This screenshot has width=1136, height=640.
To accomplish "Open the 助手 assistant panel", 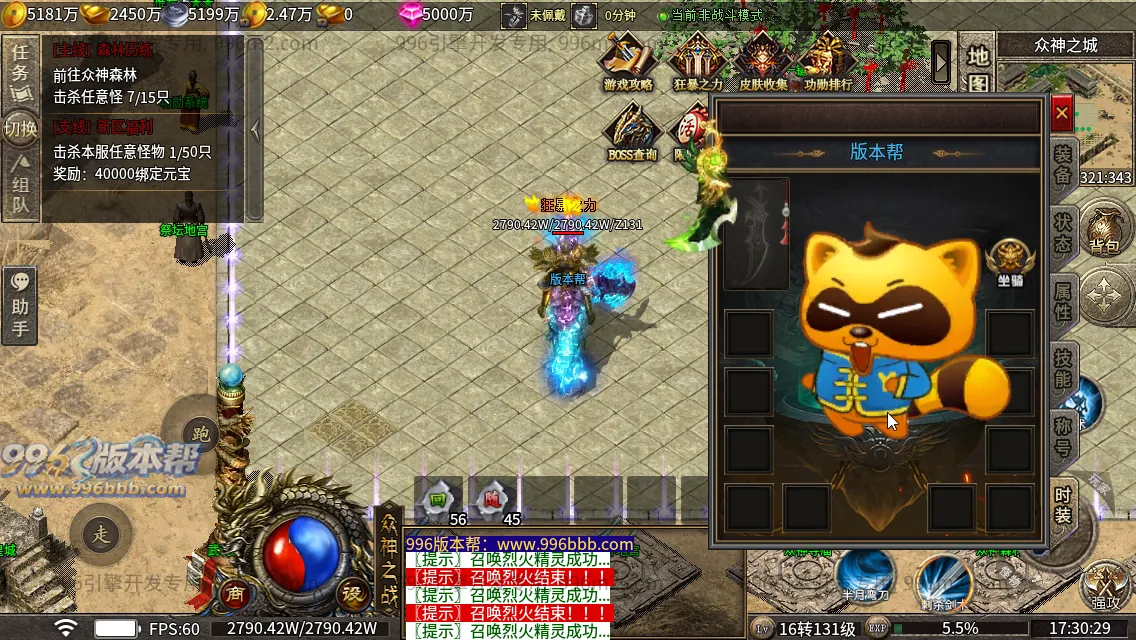I will click(x=20, y=305).
